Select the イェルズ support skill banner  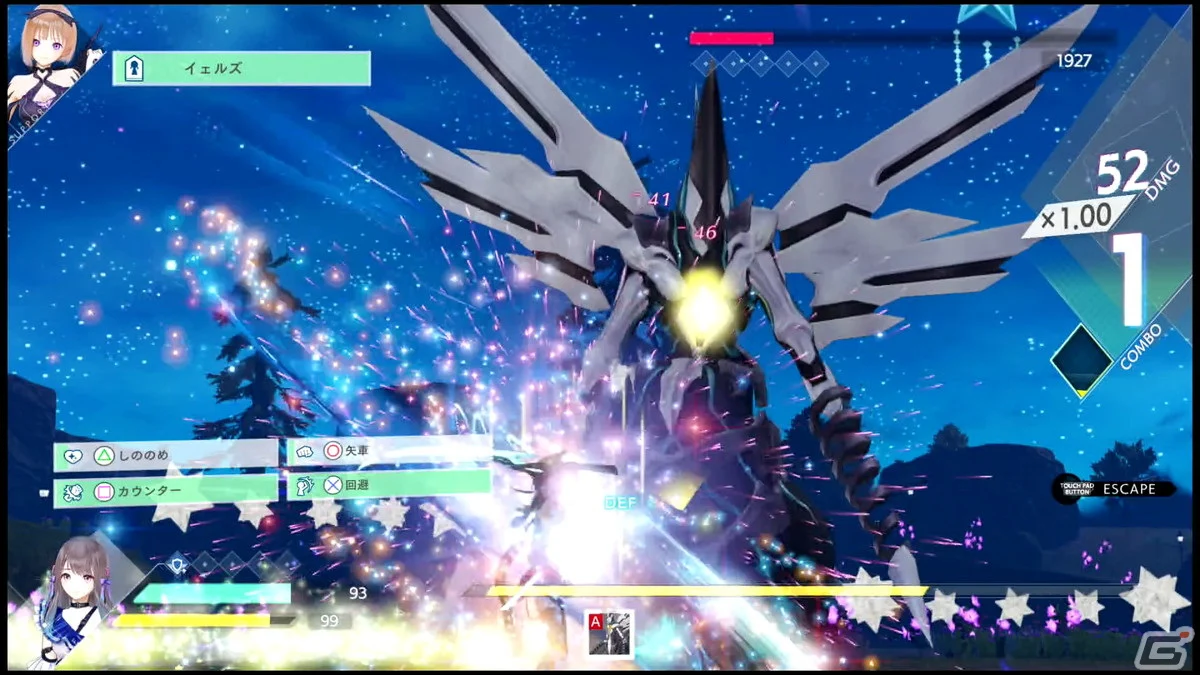click(x=241, y=68)
